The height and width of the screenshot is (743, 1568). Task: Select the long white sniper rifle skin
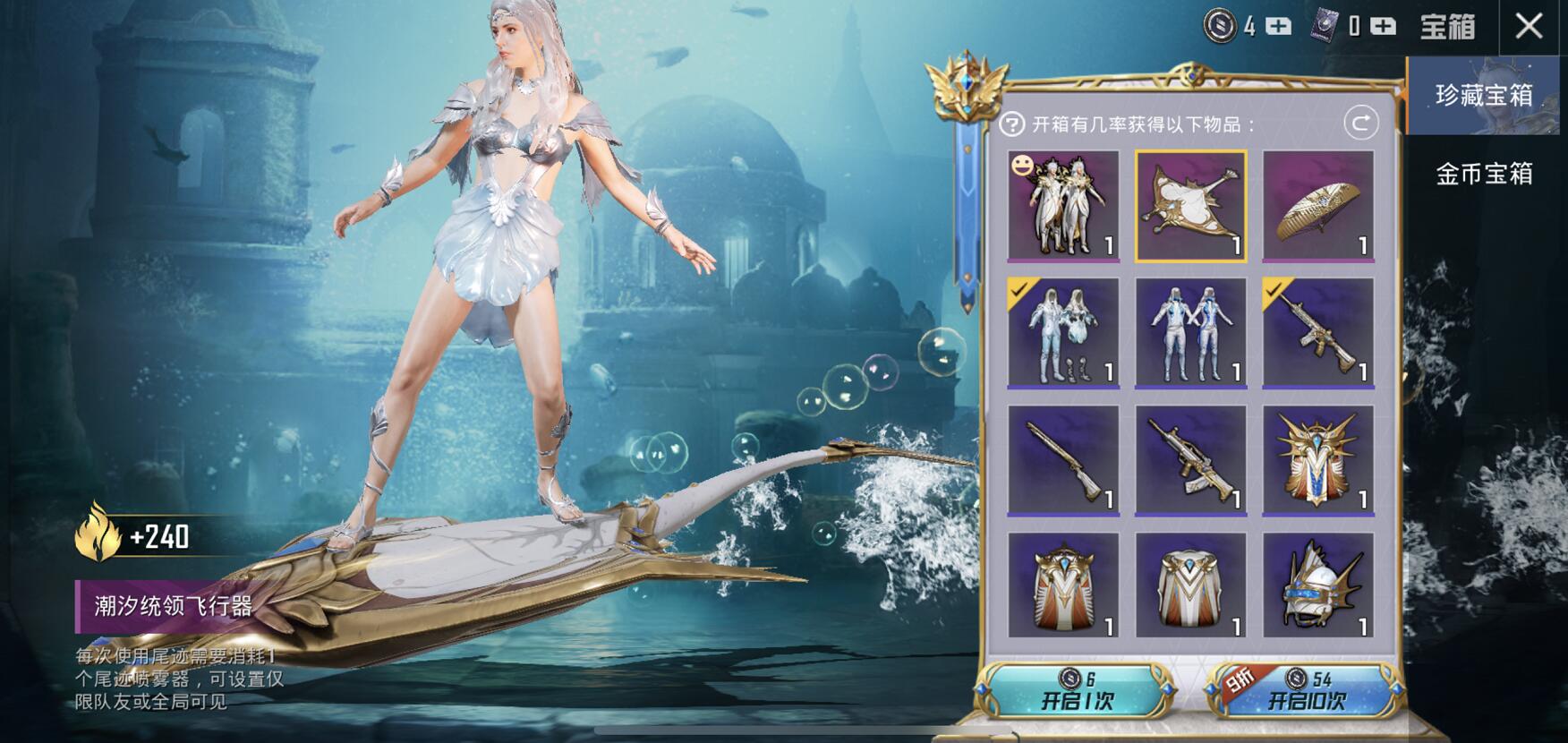1063,461
